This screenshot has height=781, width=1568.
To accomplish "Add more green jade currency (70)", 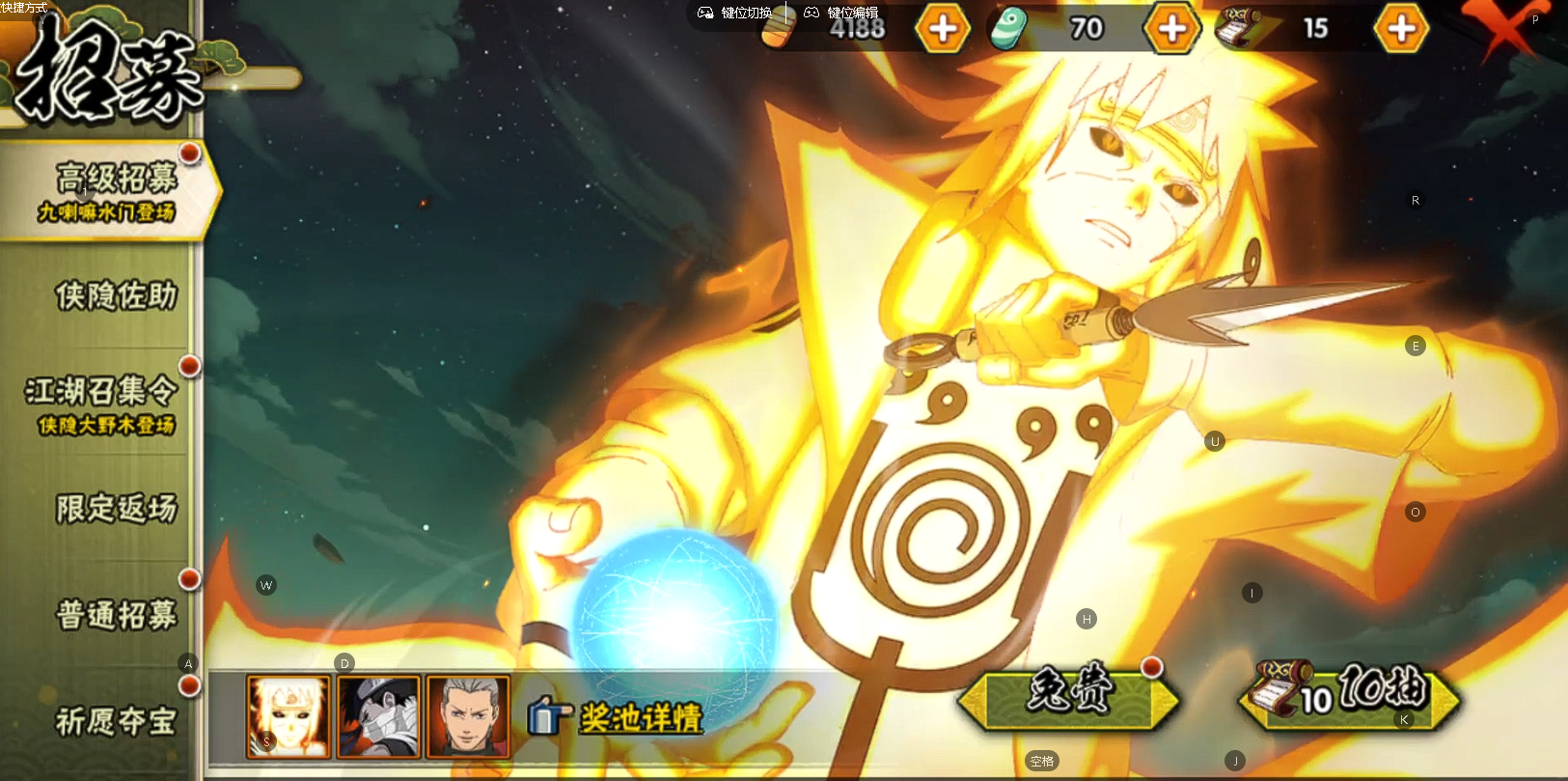I will [1171, 29].
